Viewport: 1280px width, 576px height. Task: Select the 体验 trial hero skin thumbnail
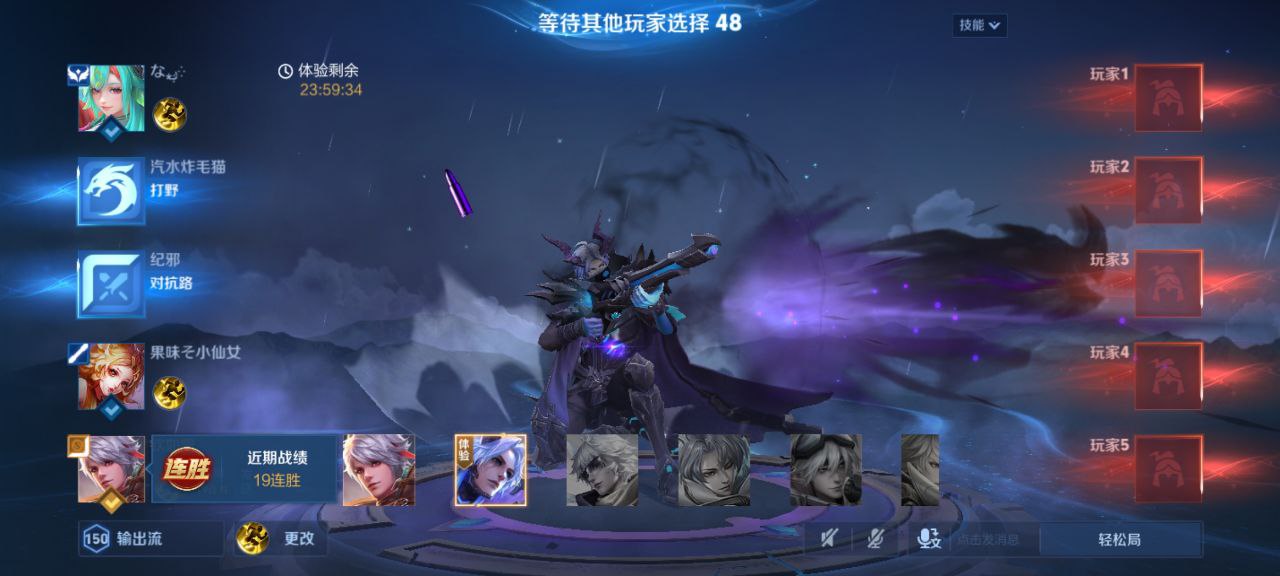click(x=491, y=470)
